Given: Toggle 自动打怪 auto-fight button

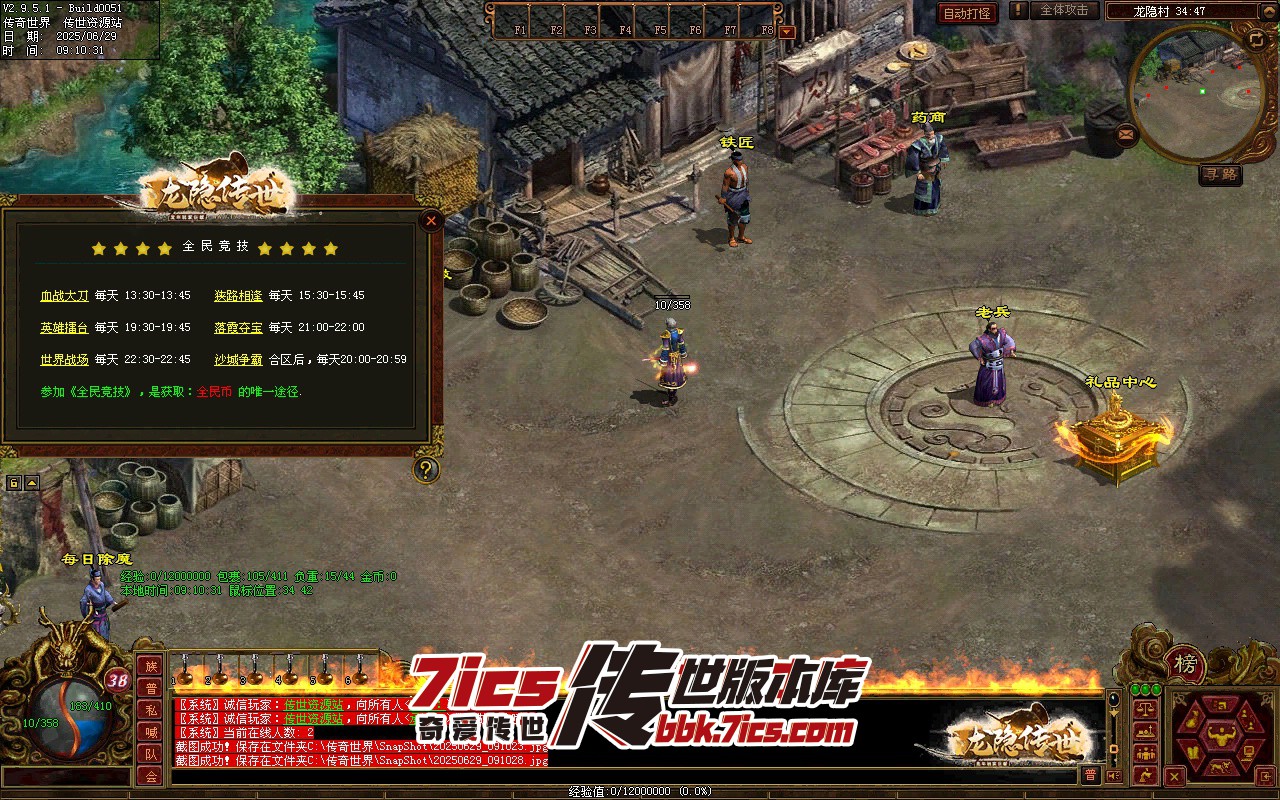Looking at the screenshot, I should (x=968, y=13).
